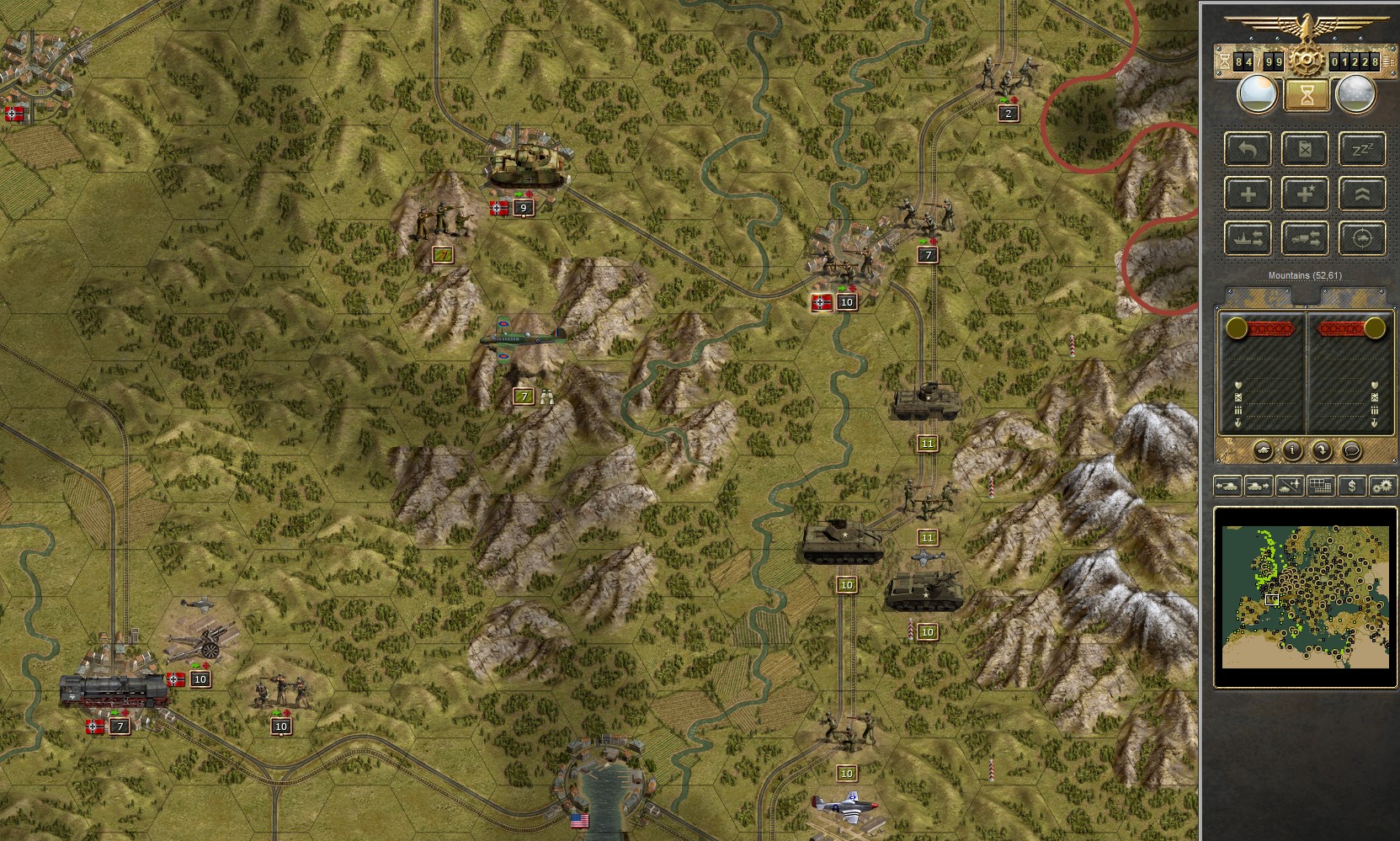Mount the unit in land transport

1304,238
